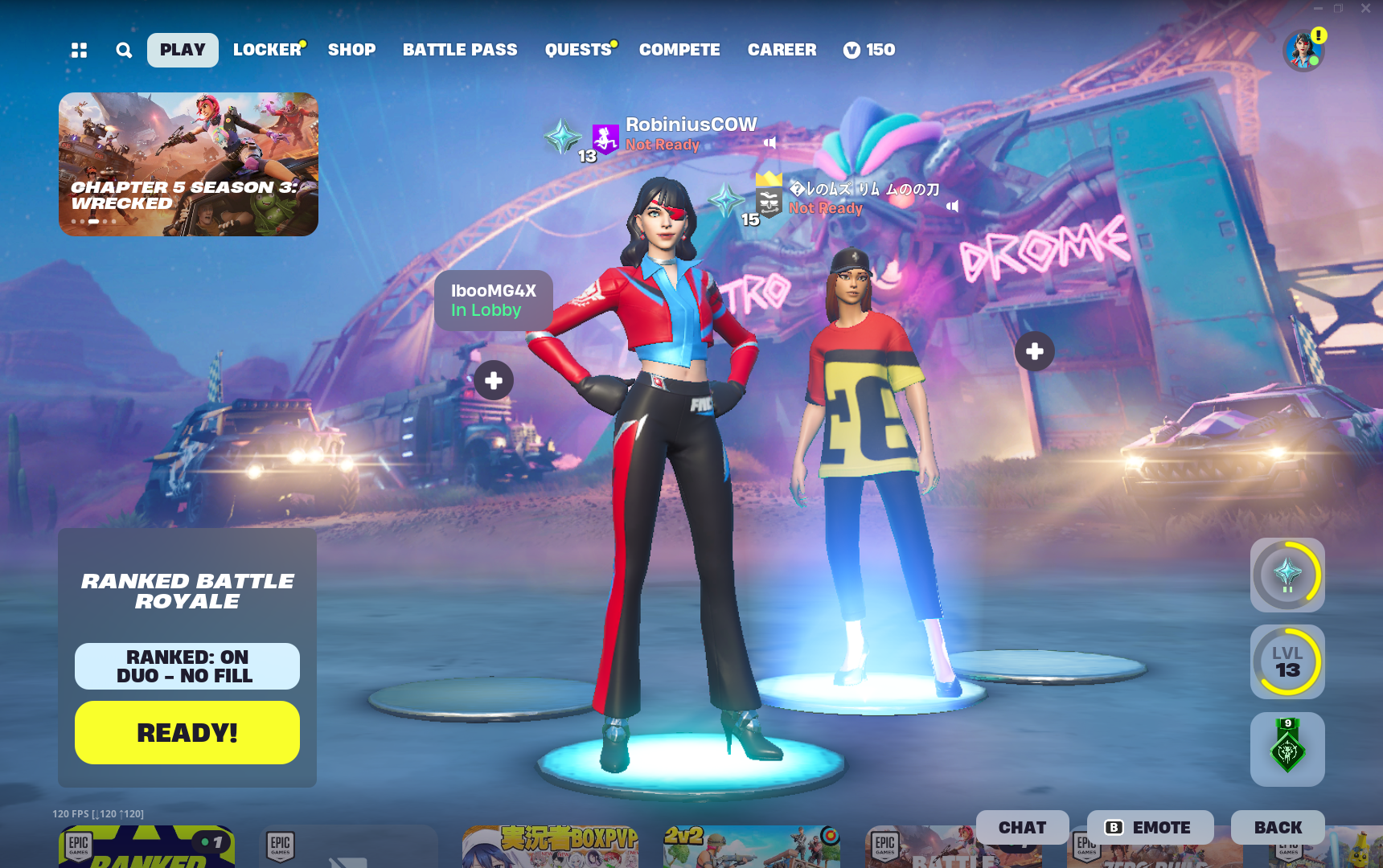1383x868 pixels.
Task: Open the search magnifier icon
Action: pyautogui.click(x=124, y=51)
